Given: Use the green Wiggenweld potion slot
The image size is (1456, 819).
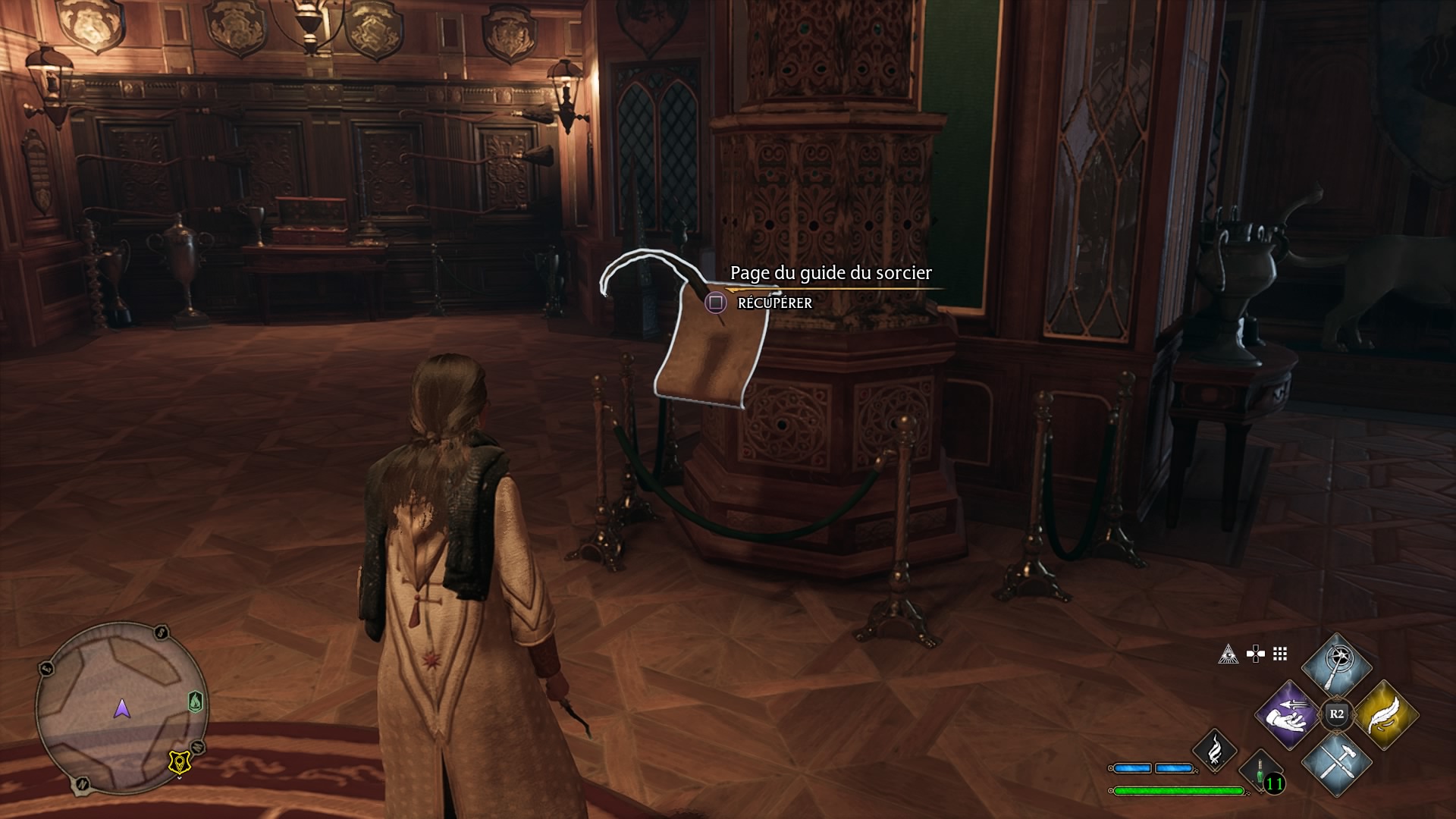Looking at the screenshot, I should [x=1260, y=772].
